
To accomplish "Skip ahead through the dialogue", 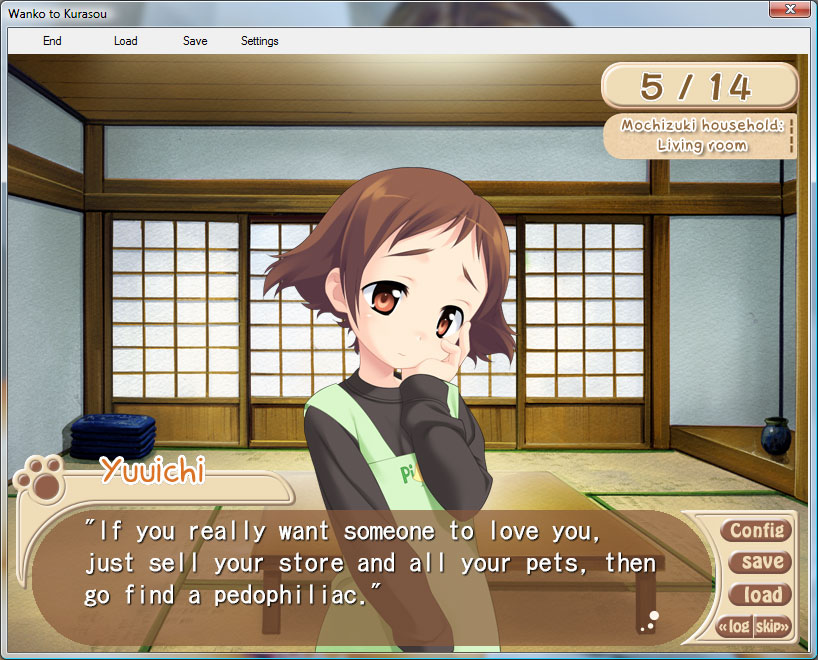I will click(x=773, y=627).
